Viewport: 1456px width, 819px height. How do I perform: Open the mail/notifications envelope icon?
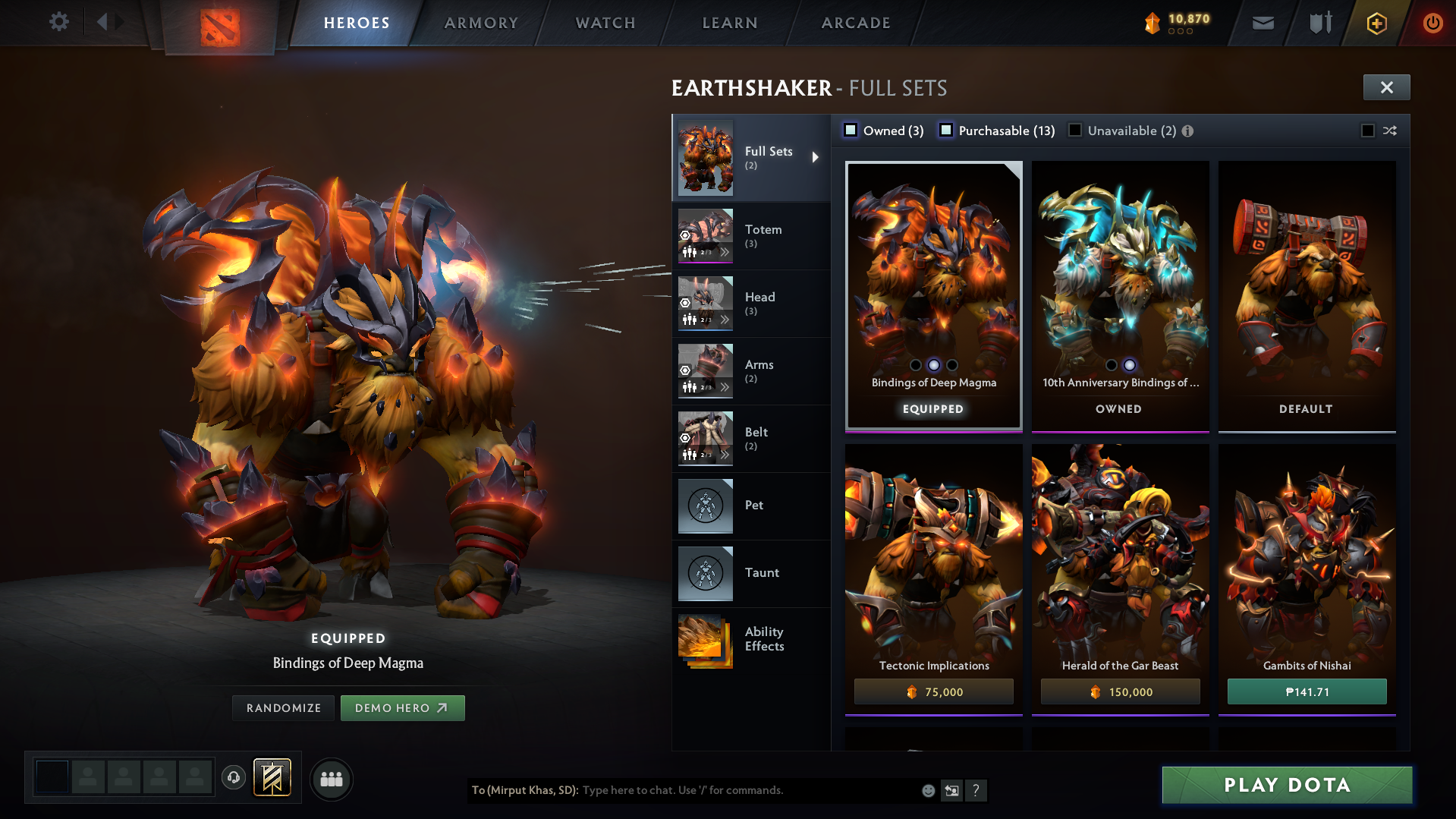pyautogui.click(x=1262, y=23)
